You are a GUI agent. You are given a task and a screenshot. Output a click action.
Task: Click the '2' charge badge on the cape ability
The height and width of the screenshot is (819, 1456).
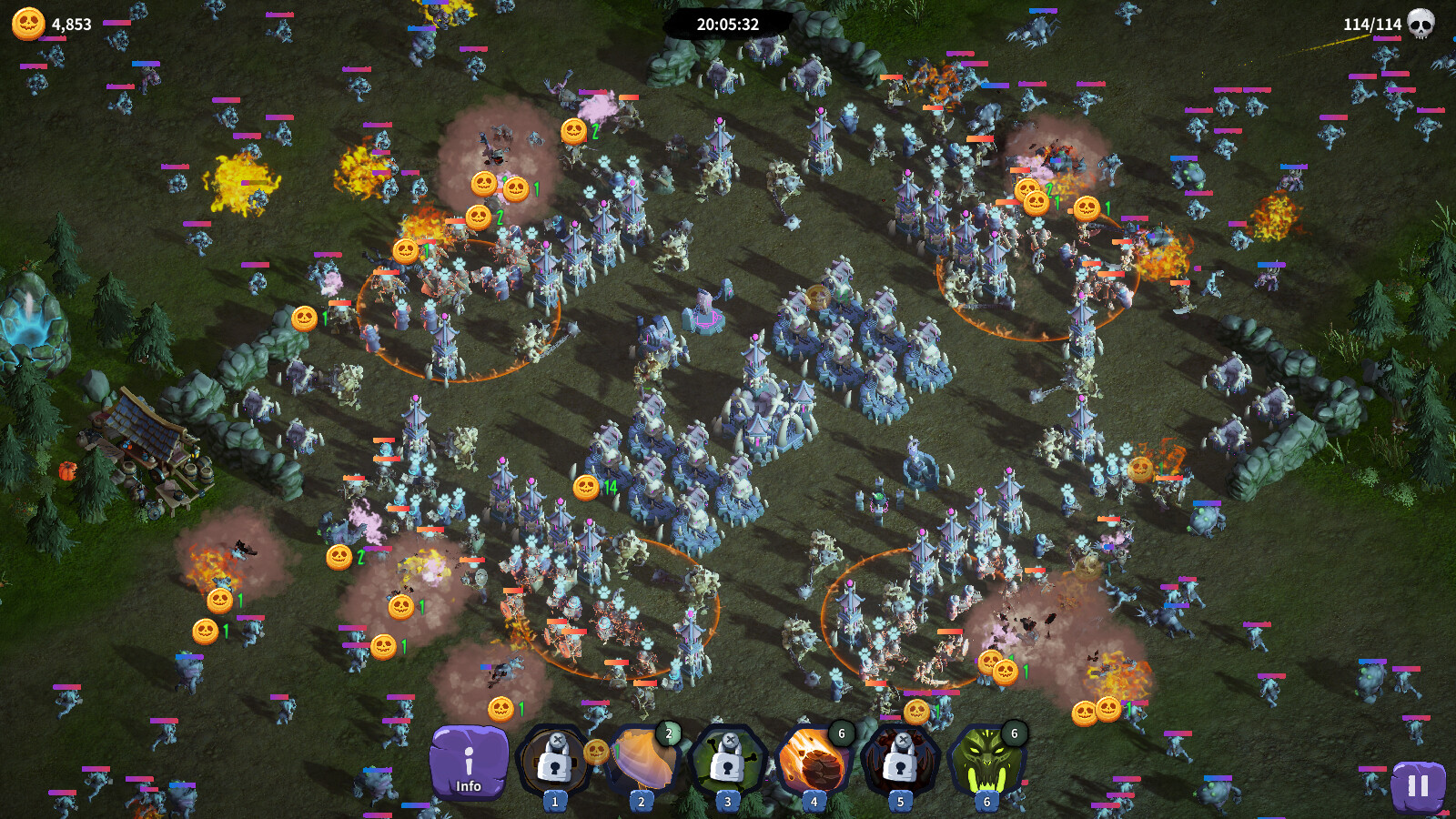click(667, 732)
